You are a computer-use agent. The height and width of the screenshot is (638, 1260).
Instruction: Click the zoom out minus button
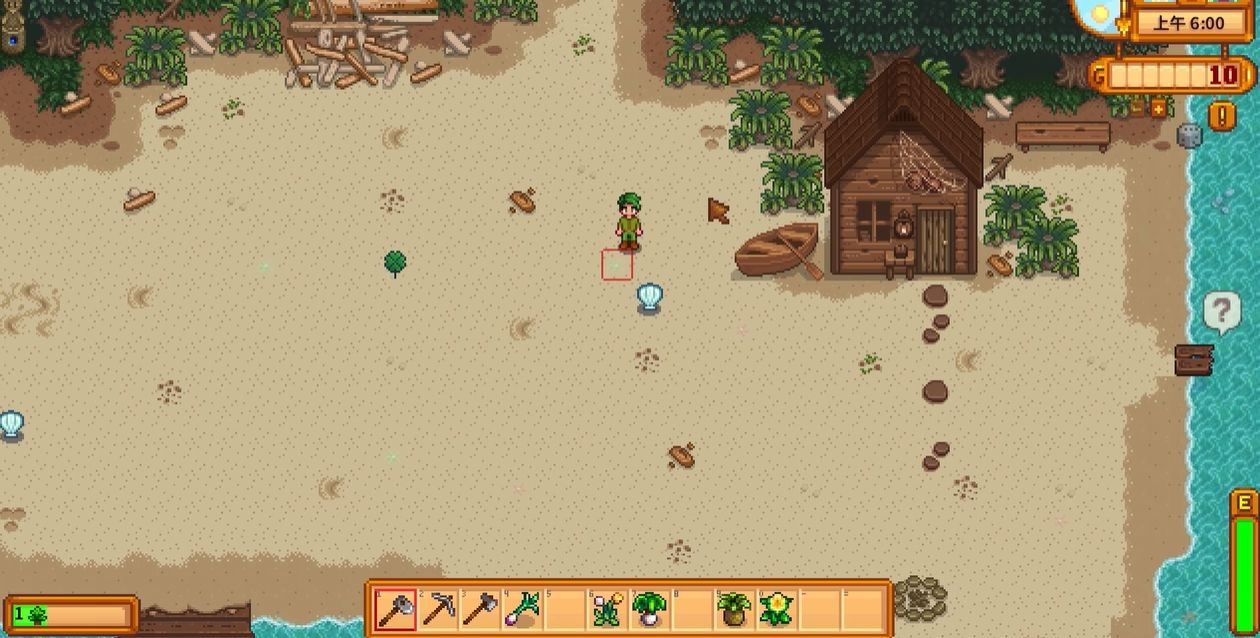point(1138,108)
